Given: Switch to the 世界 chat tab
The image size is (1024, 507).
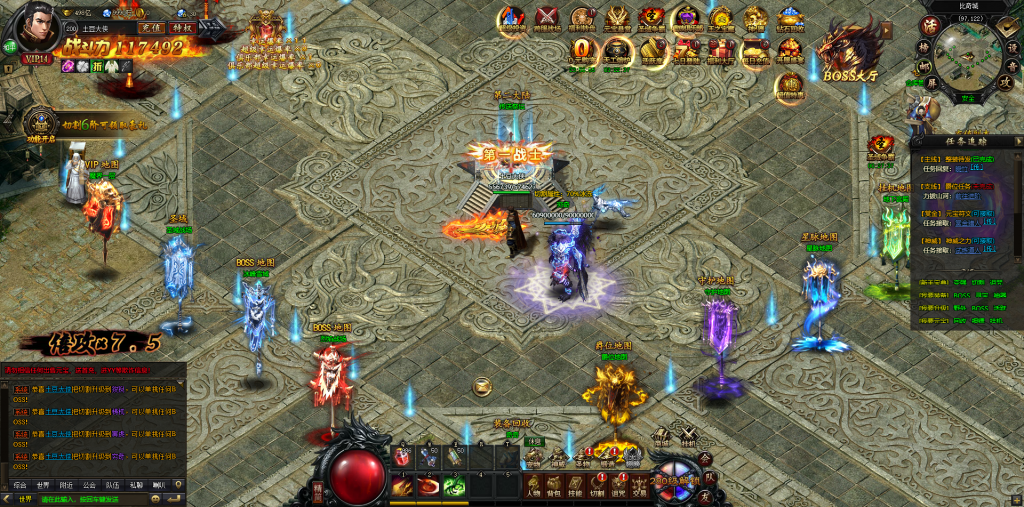Looking at the screenshot, I should point(42,484).
